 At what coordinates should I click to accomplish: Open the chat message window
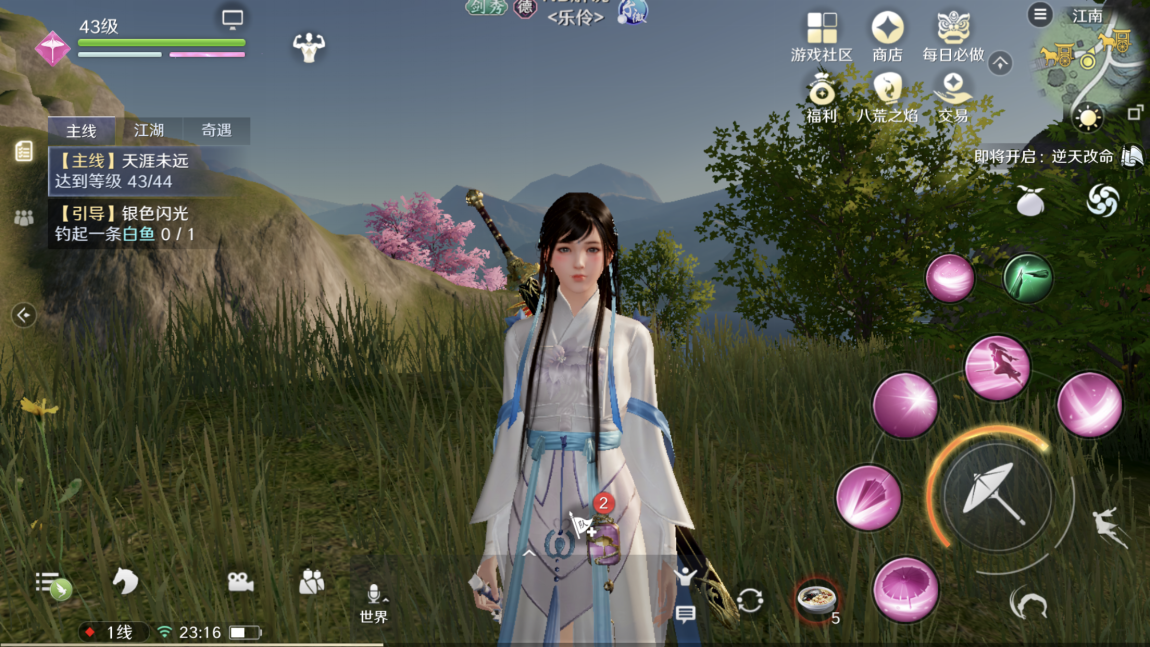pyautogui.click(x=685, y=614)
